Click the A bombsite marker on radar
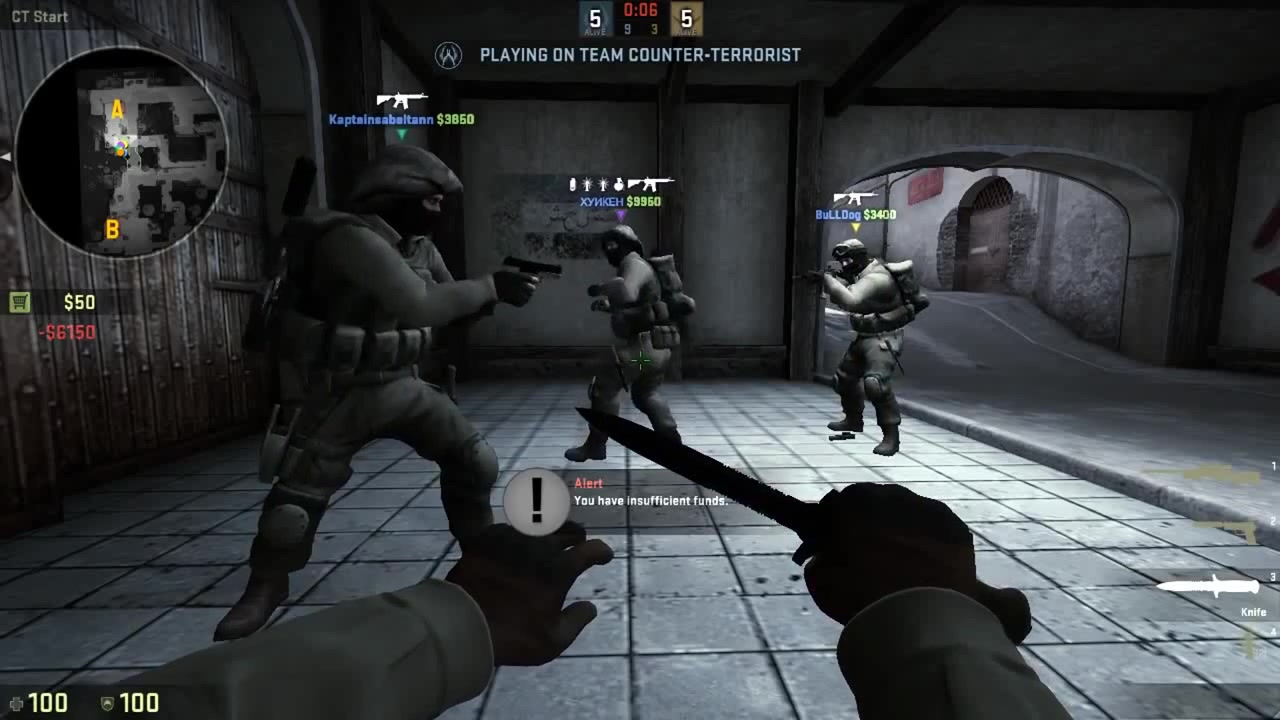 [x=117, y=110]
